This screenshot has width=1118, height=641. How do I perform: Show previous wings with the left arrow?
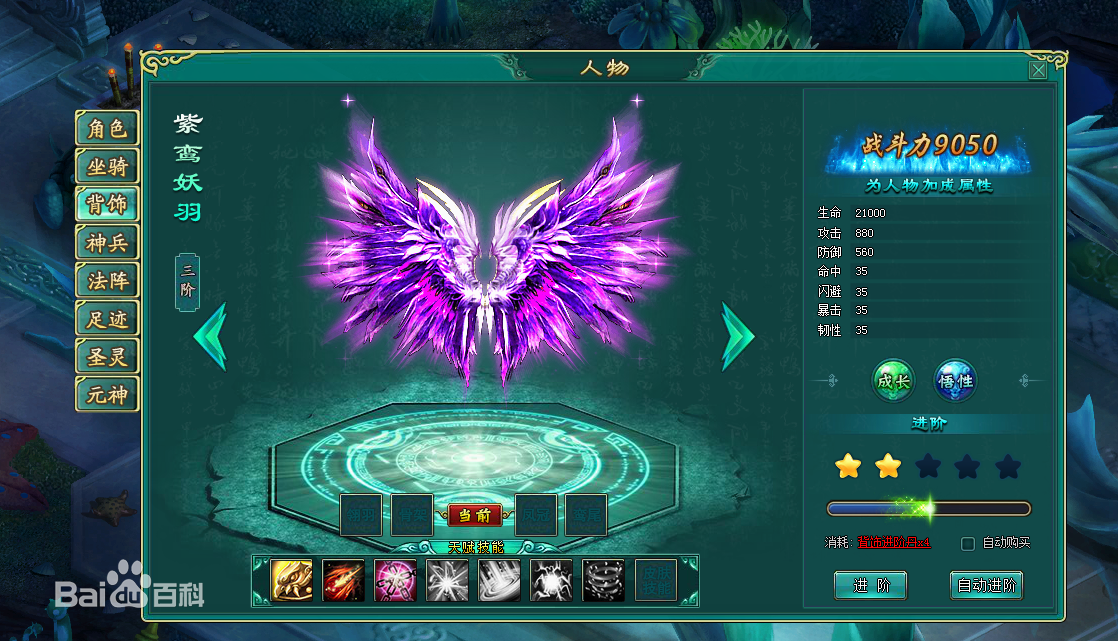(210, 337)
